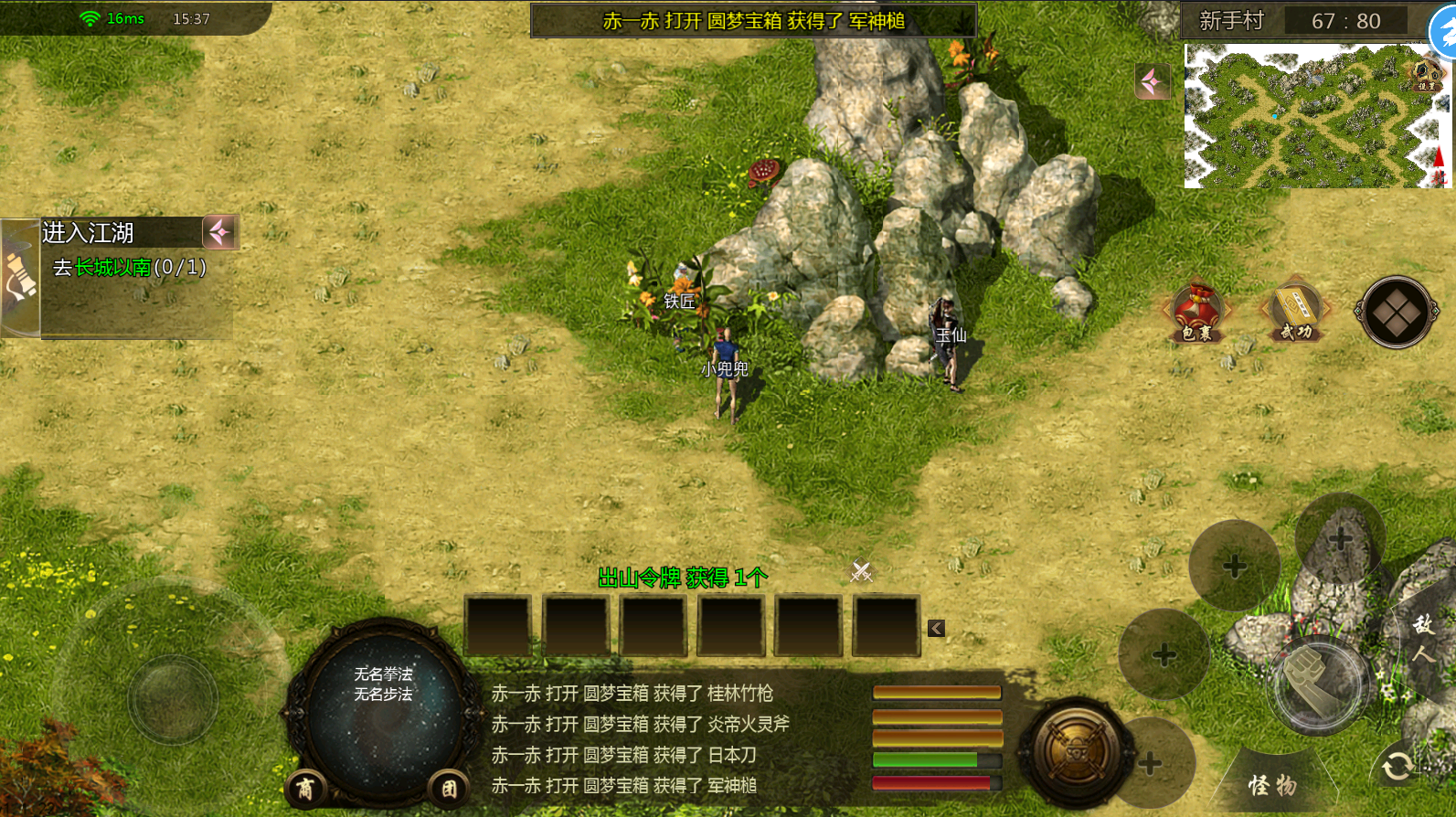Toggle the crossed swords combat mode icon
The width and height of the screenshot is (1456, 817).
[x=861, y=571]
